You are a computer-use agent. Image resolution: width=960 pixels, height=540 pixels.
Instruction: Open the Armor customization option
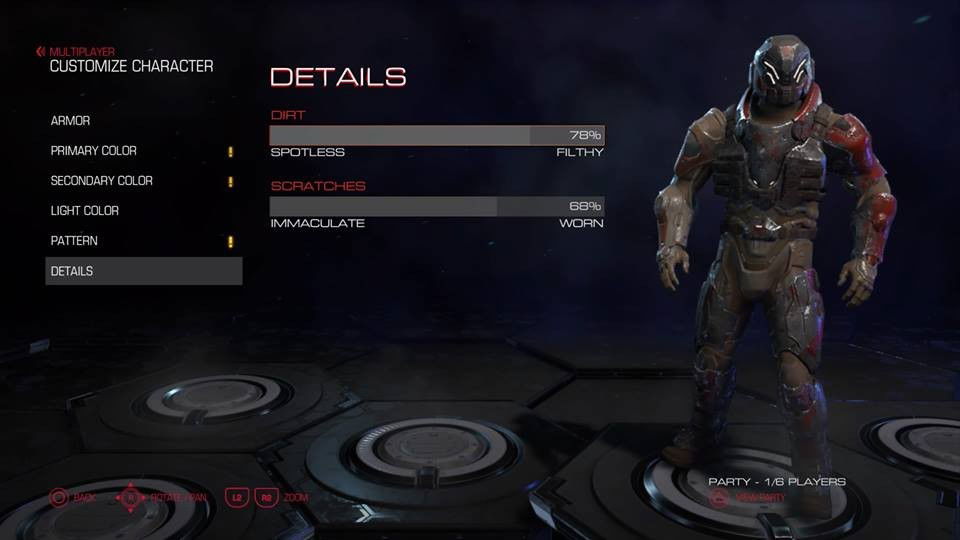(x=71, y=121)
